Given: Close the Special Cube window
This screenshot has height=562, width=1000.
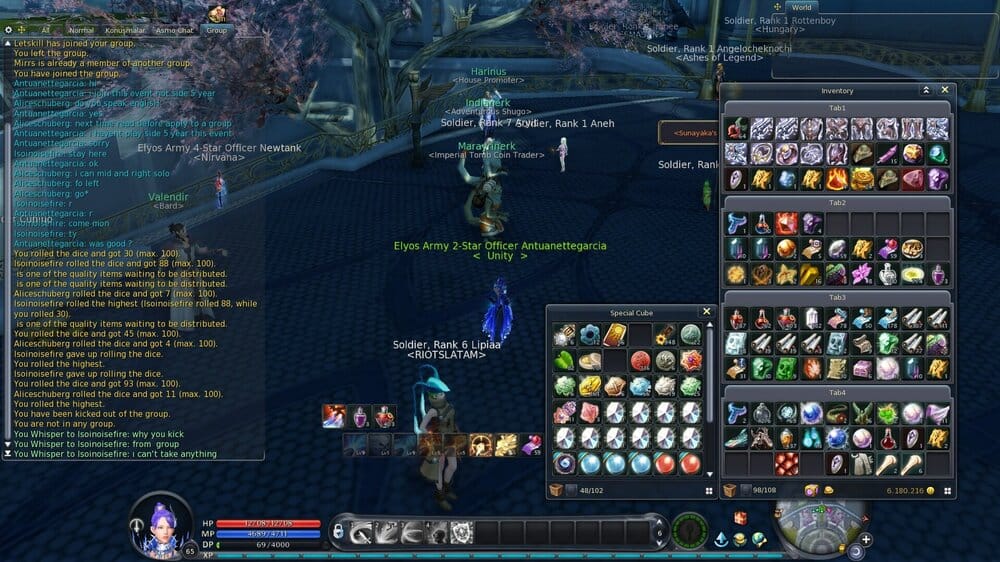Looking at the screenshot, I should (706, 312).
